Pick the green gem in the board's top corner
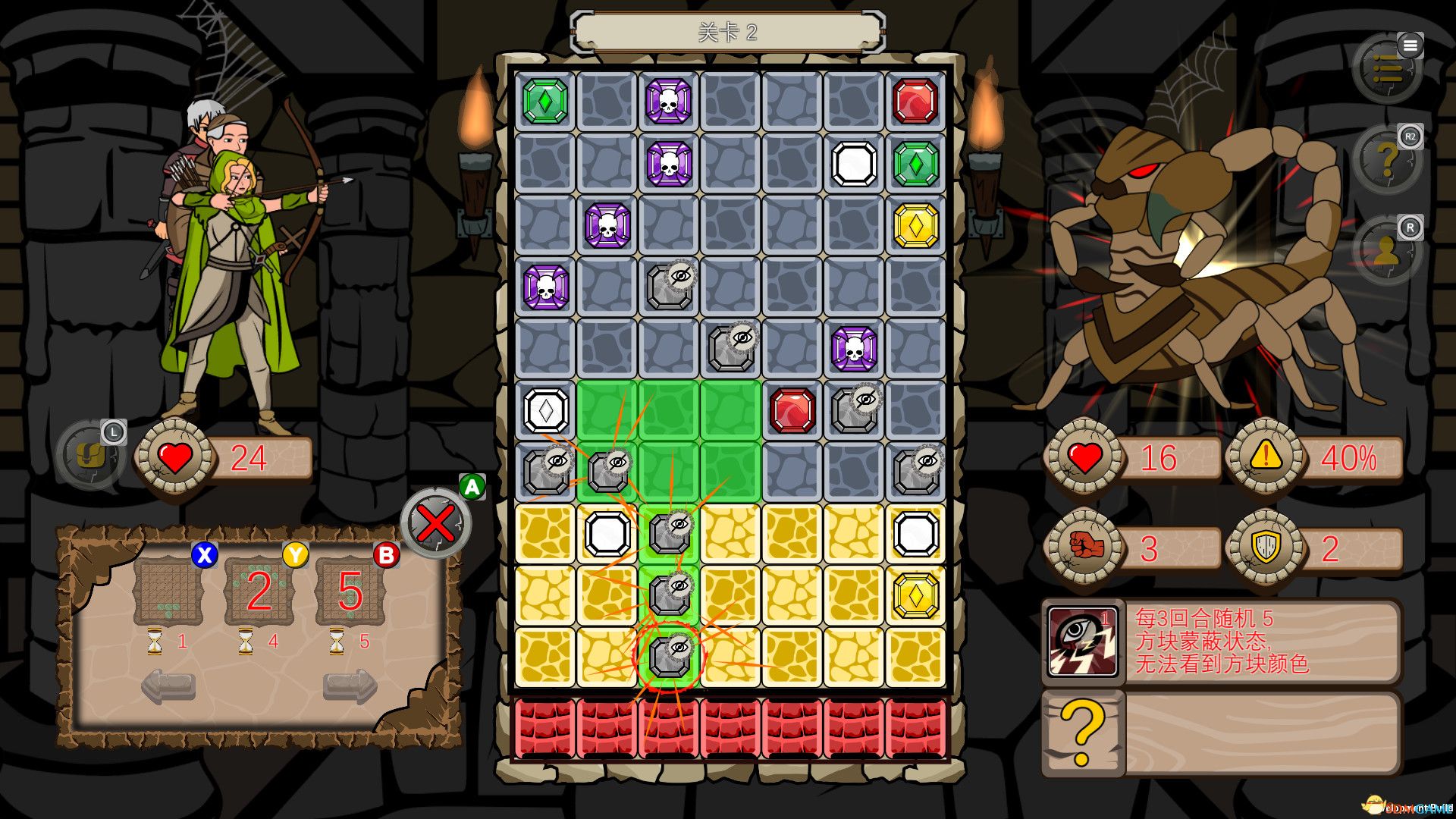The width and height of the screenshot is (1456, 819). tap(545, 102)
